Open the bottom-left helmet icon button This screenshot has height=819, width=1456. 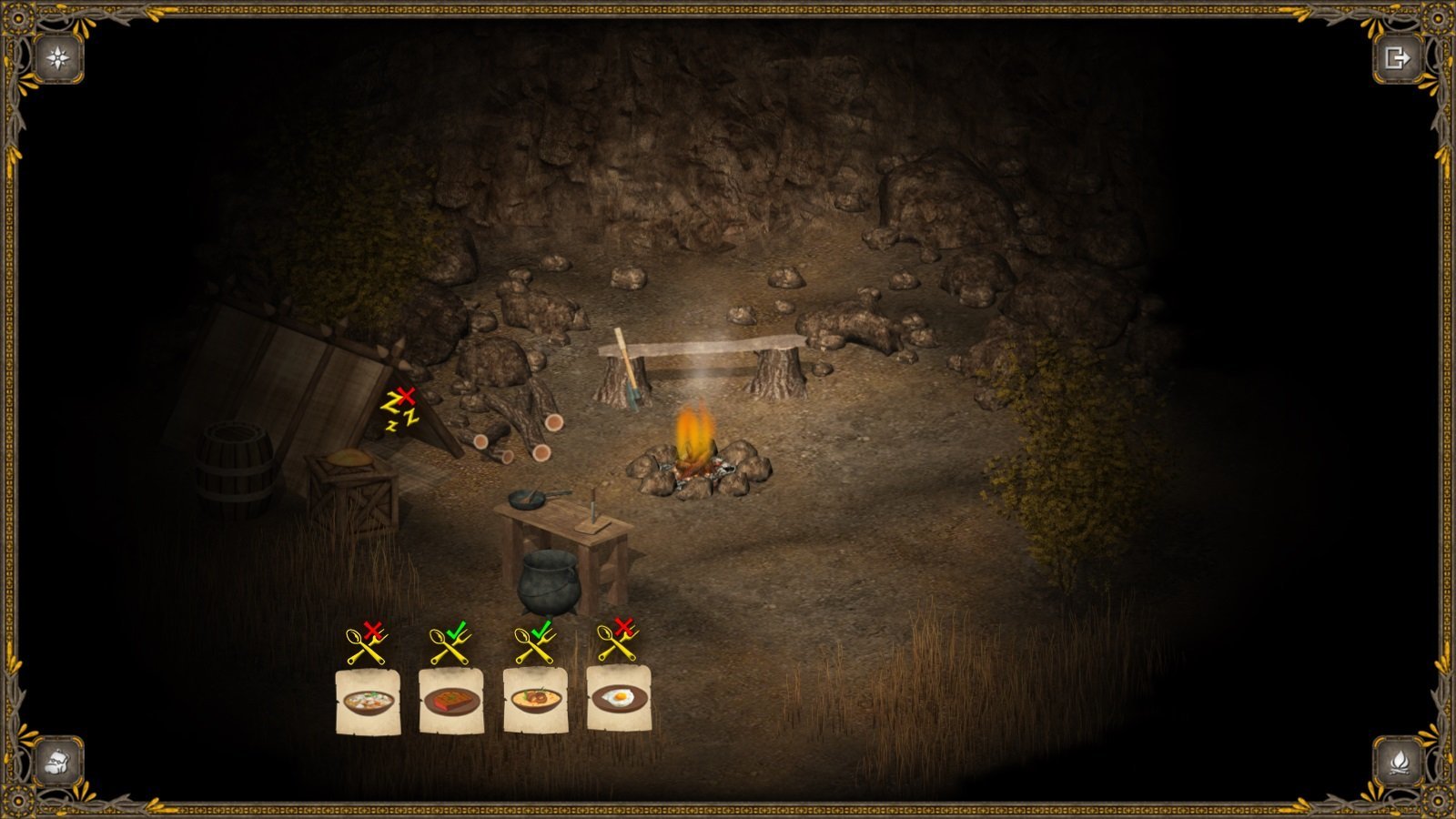coord(59,760)
